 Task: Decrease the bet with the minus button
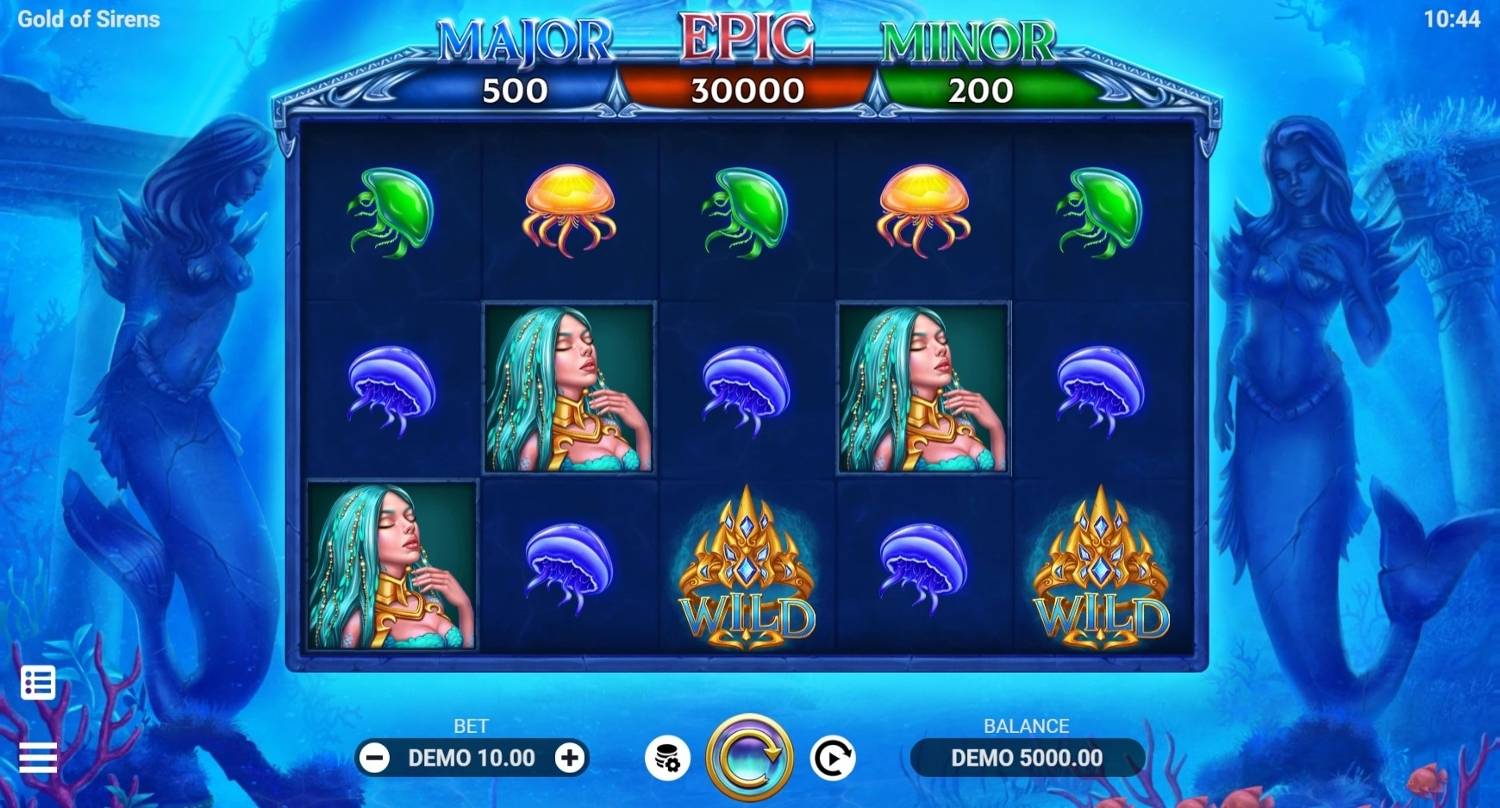pyautogui.click(x=374, y=758)
